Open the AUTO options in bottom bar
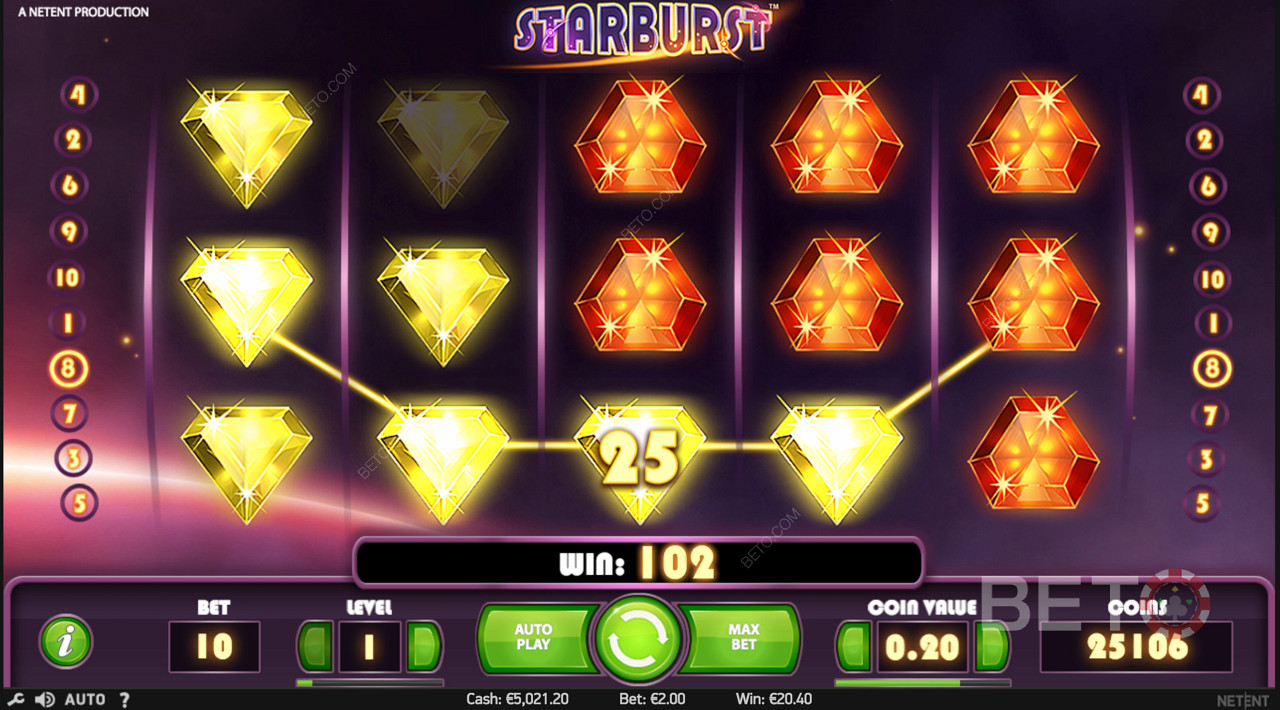 84,699
